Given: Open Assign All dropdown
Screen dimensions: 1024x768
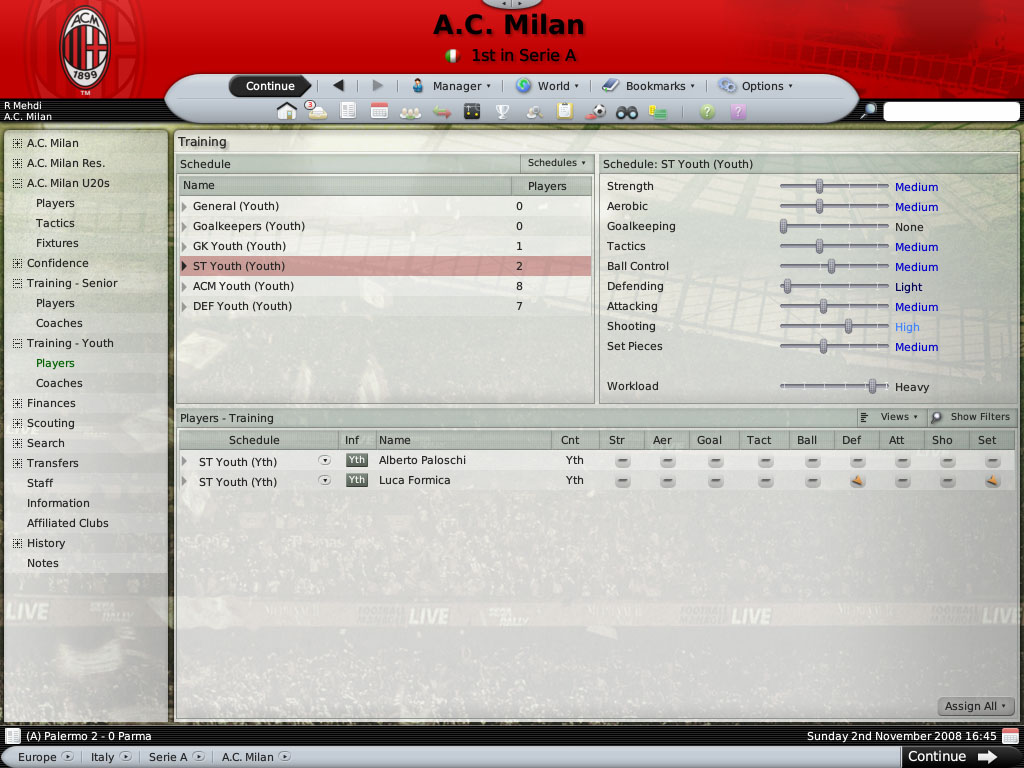Looking at the screenshot, I should [x=976, y=706].
